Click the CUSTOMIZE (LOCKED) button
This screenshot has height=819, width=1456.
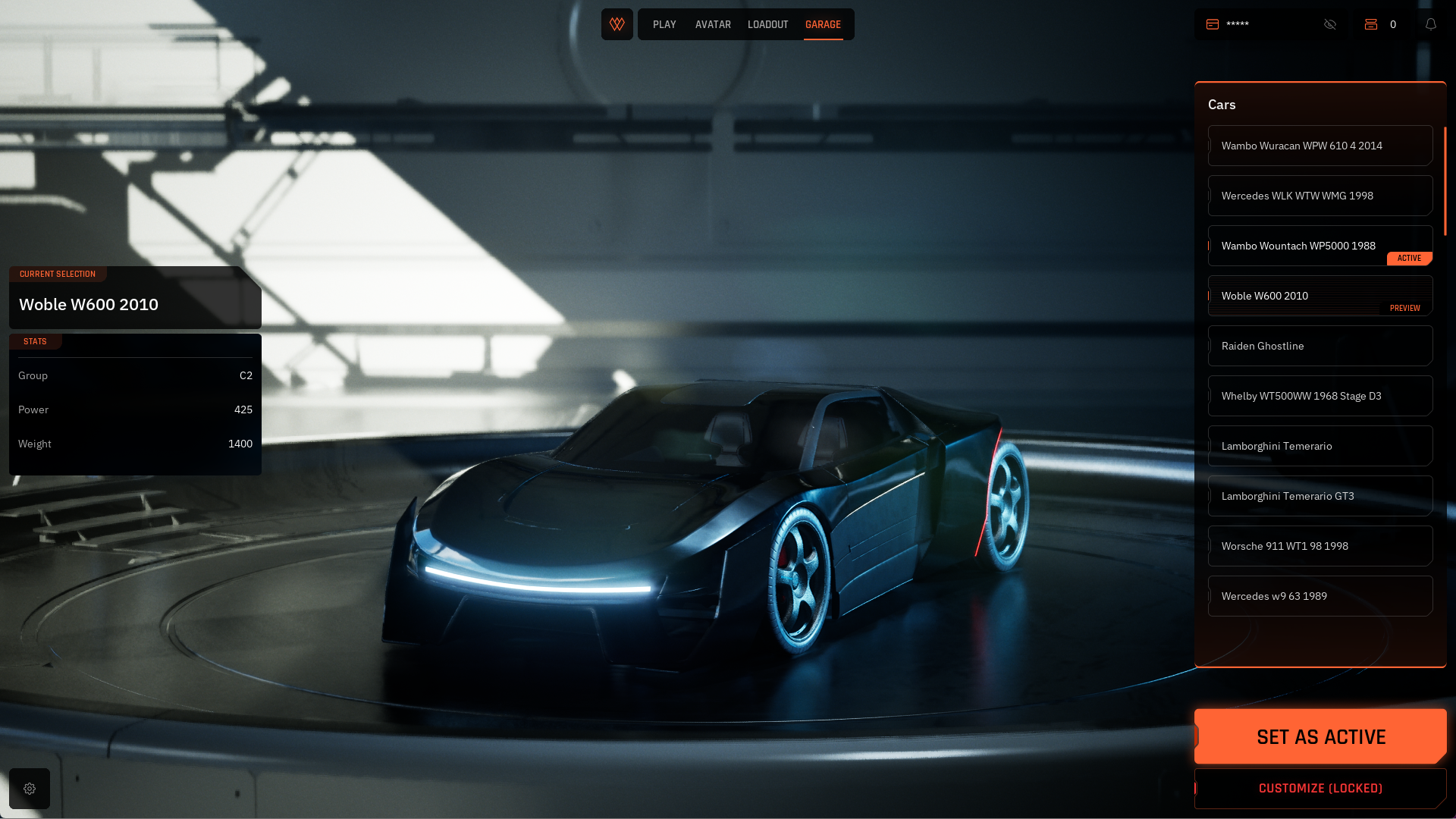(x=1320, y=789)
